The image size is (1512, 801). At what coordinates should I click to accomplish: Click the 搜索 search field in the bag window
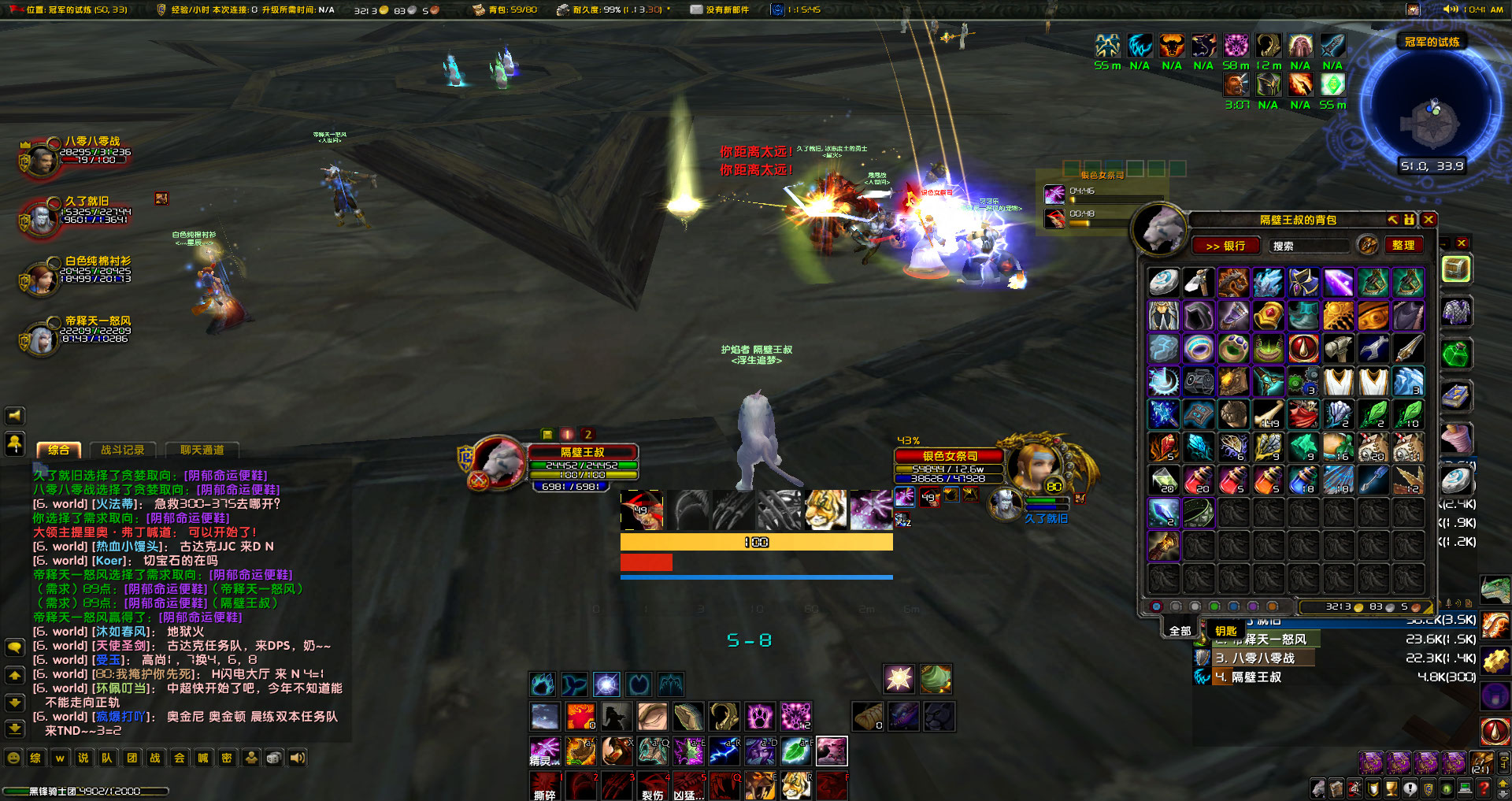(x=1310, y=245)
